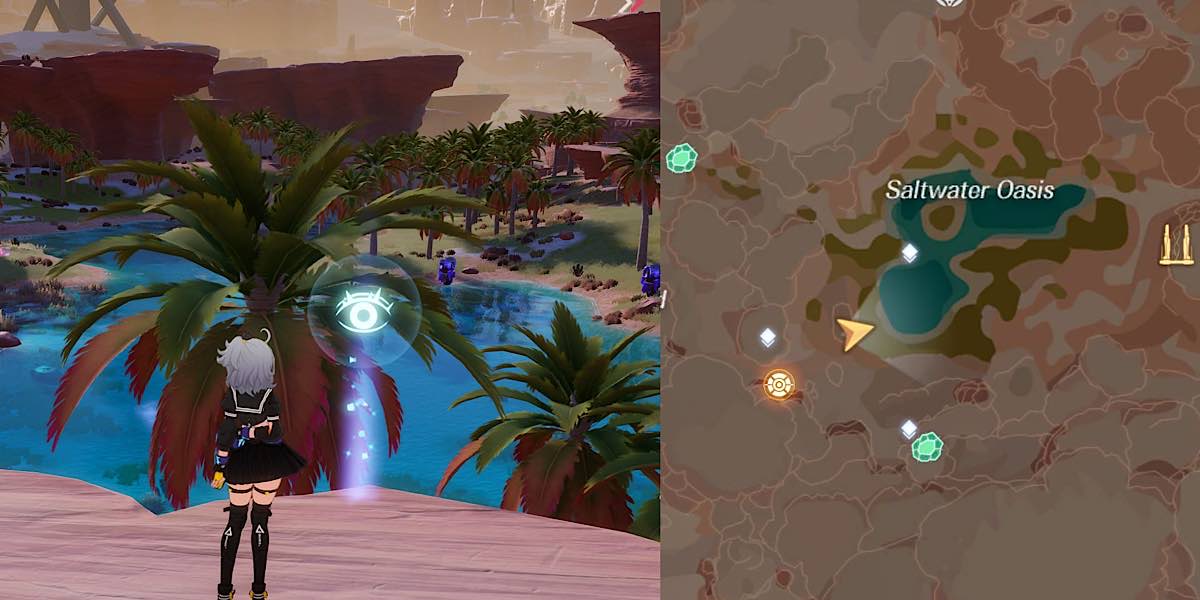Choose the green gem marker beside a white diamond
This screenshot has height=600, width=1200.
(928, 446)
